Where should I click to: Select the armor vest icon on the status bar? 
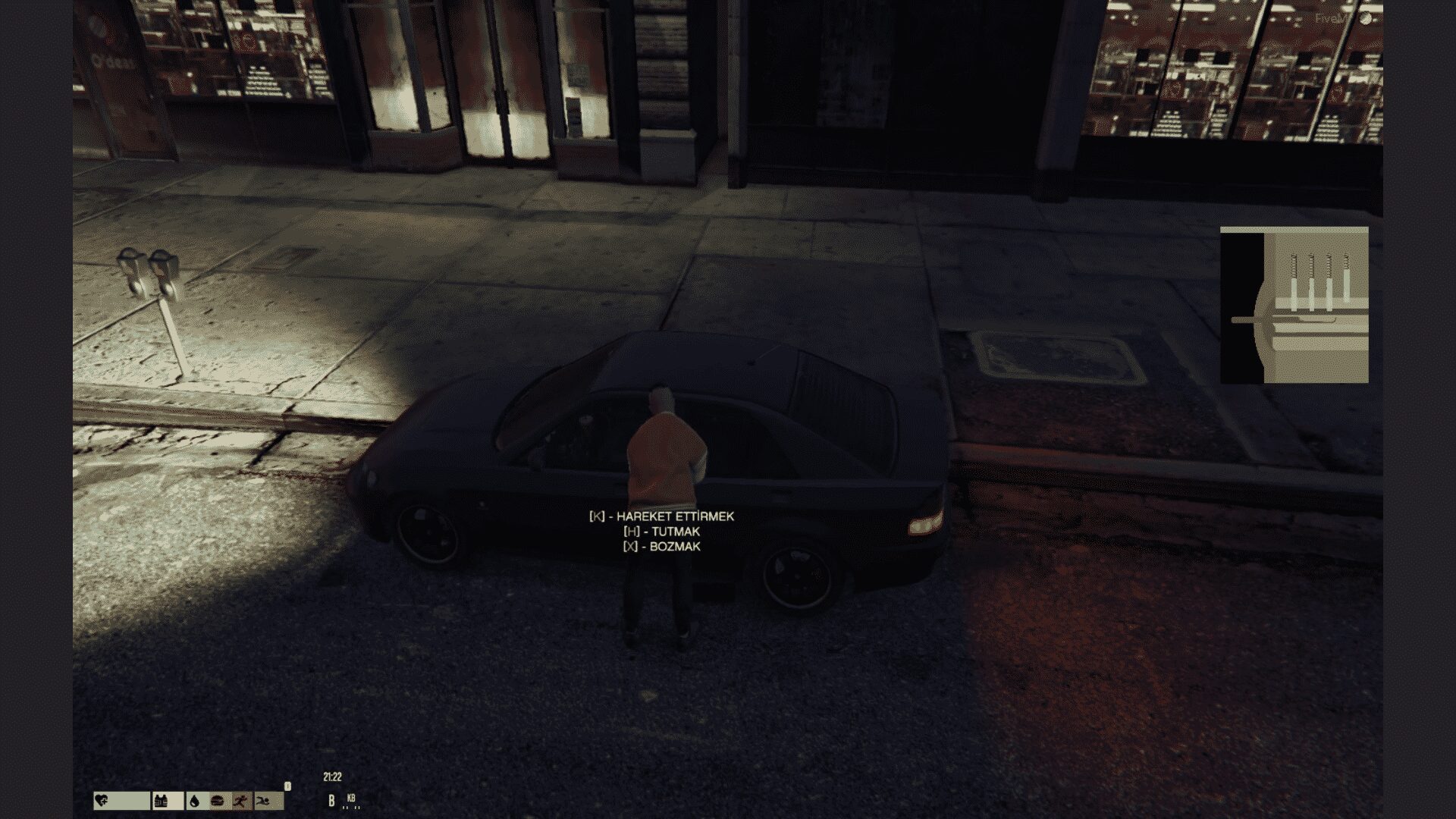tap(161, 801)
